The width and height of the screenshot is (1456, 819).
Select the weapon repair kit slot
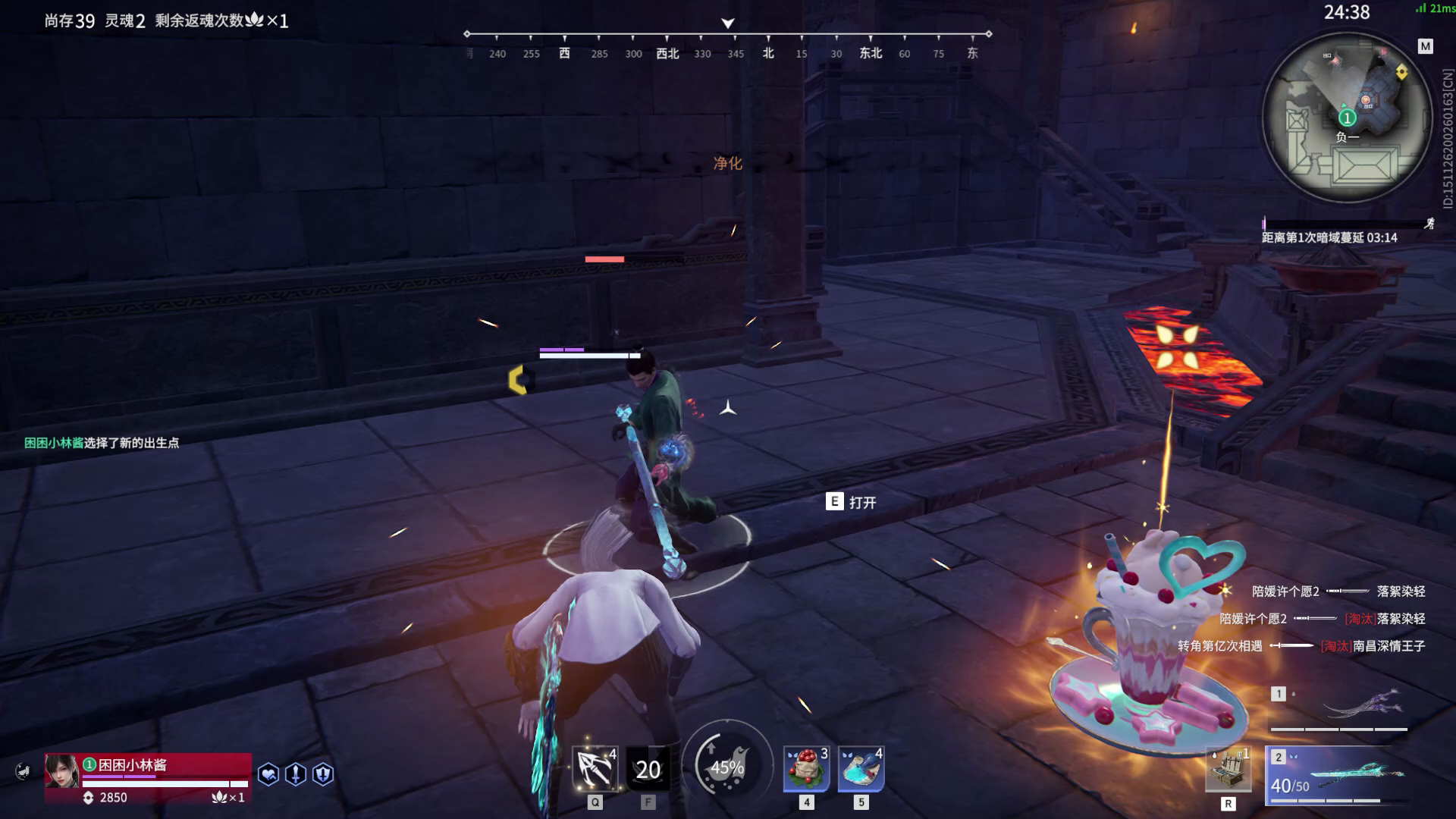[x=1228, y=770]
